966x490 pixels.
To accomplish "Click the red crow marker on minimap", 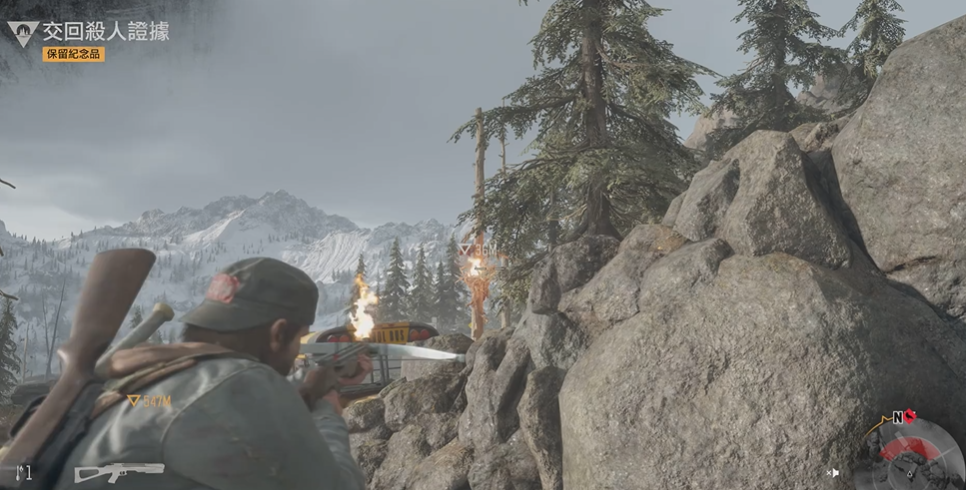I will (911, 416).
